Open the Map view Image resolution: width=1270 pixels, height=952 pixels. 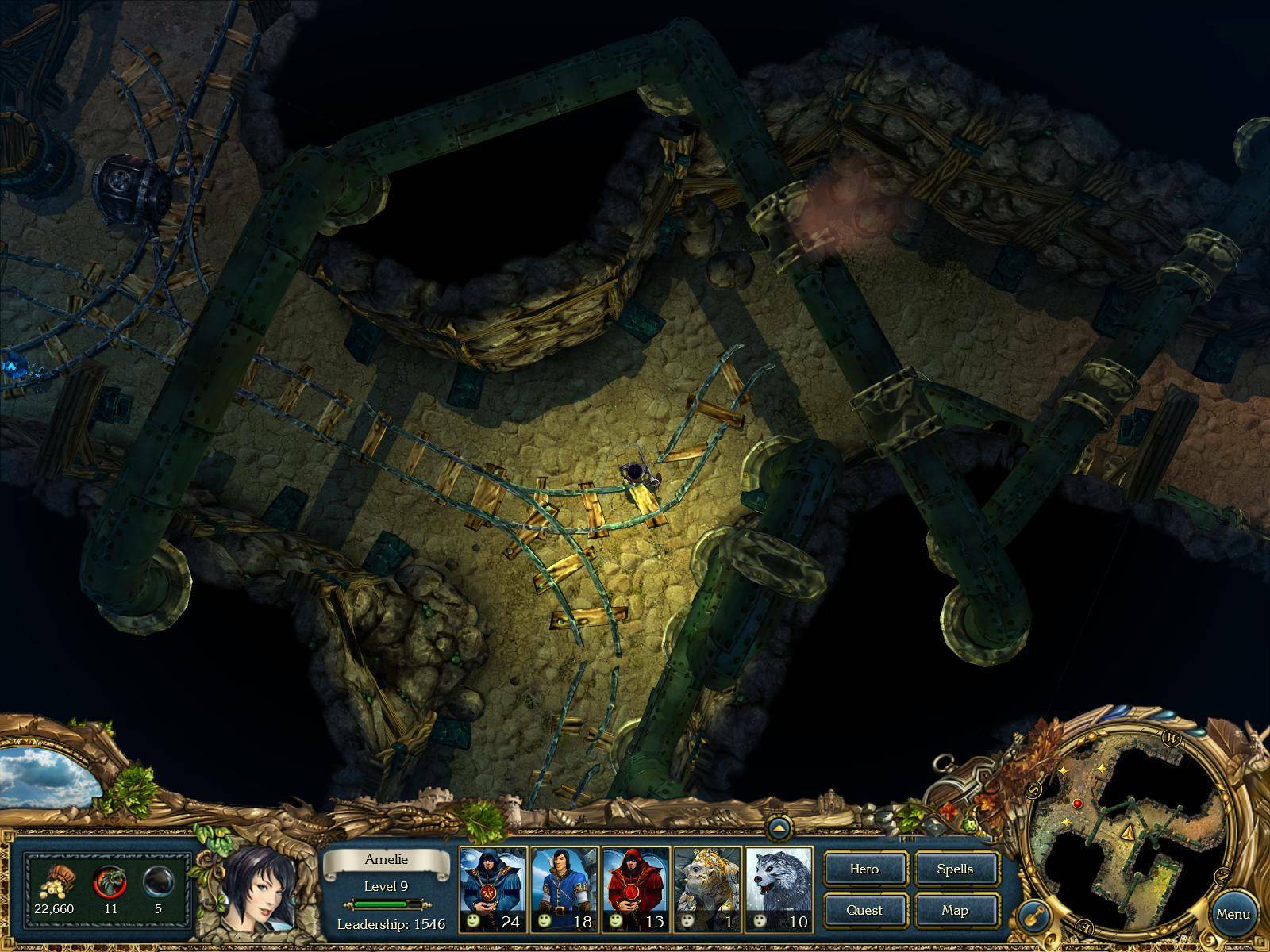click(956, 910)
